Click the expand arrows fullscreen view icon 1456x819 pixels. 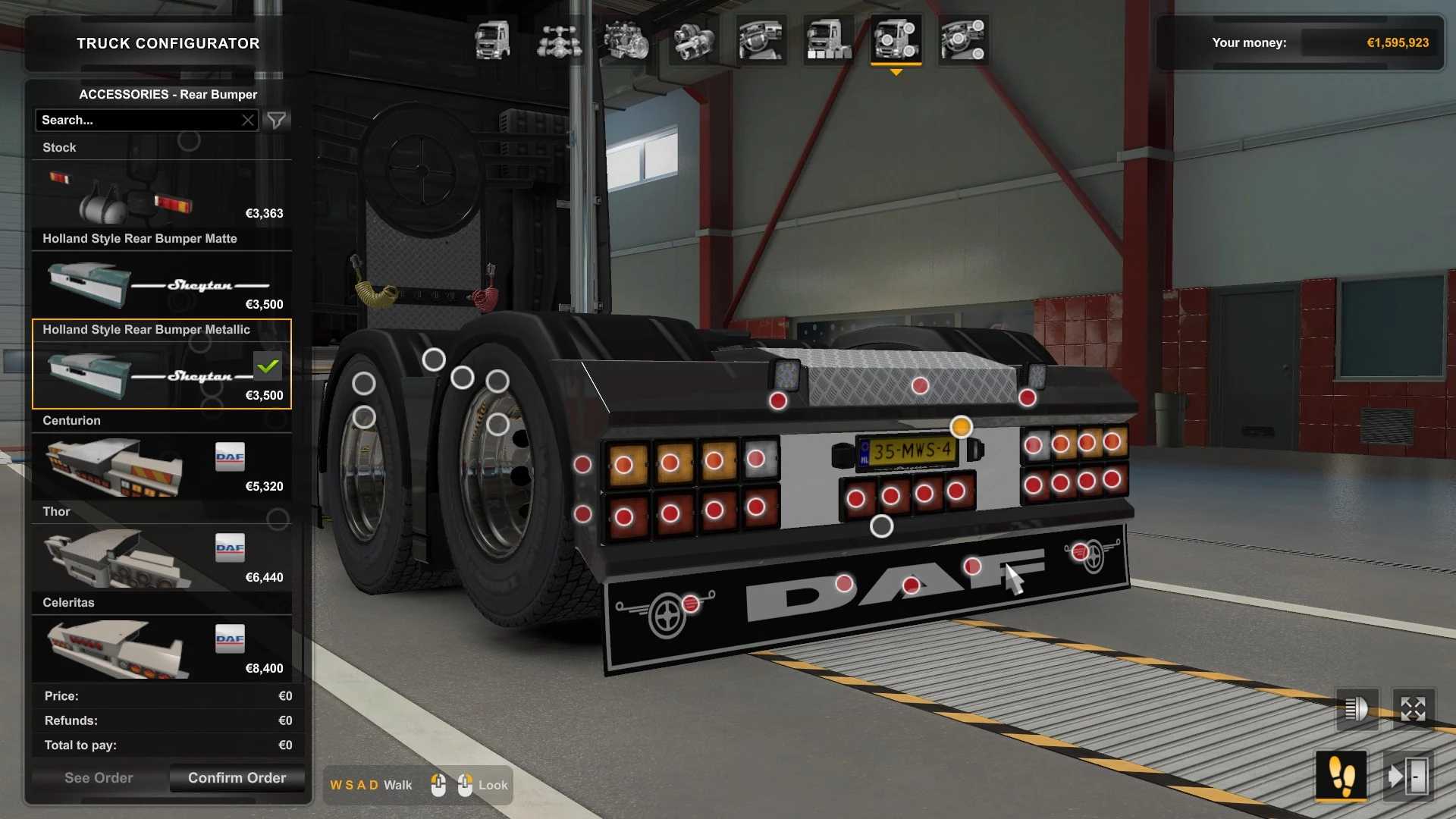[1414, 710]
